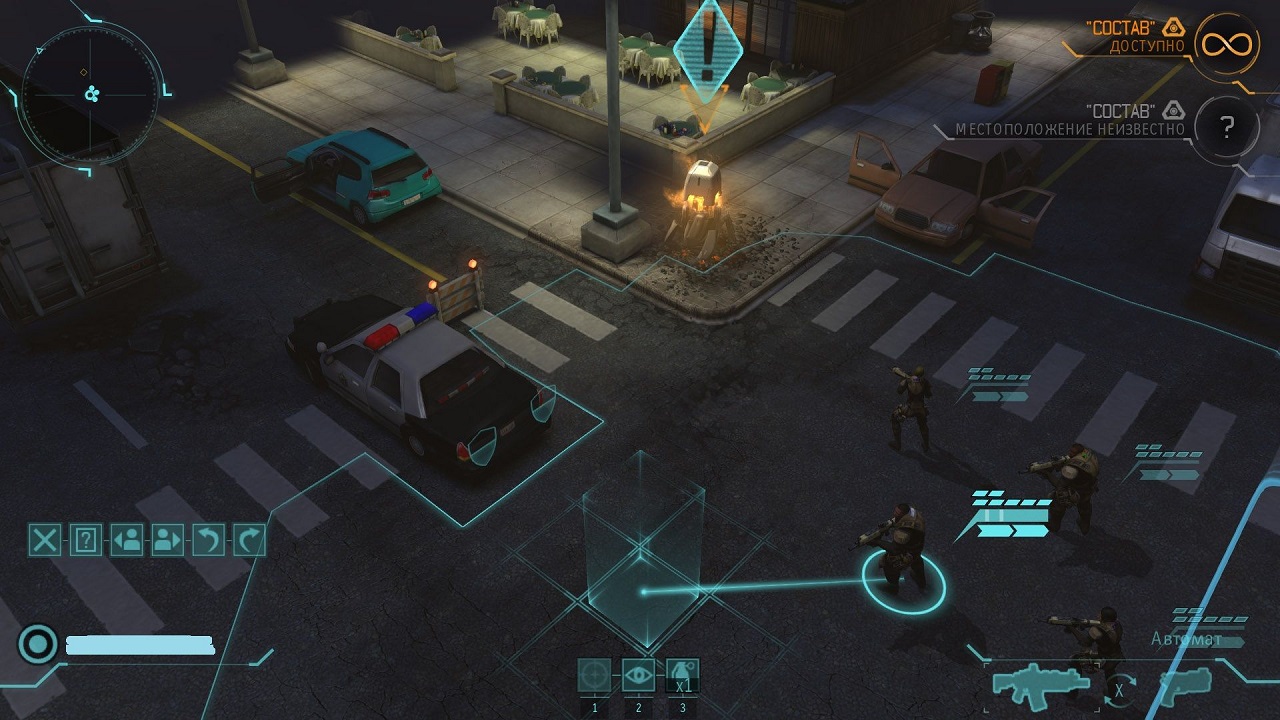
Task: Rotate camera with the left curved arrow
Action: [x=208, y=541]
